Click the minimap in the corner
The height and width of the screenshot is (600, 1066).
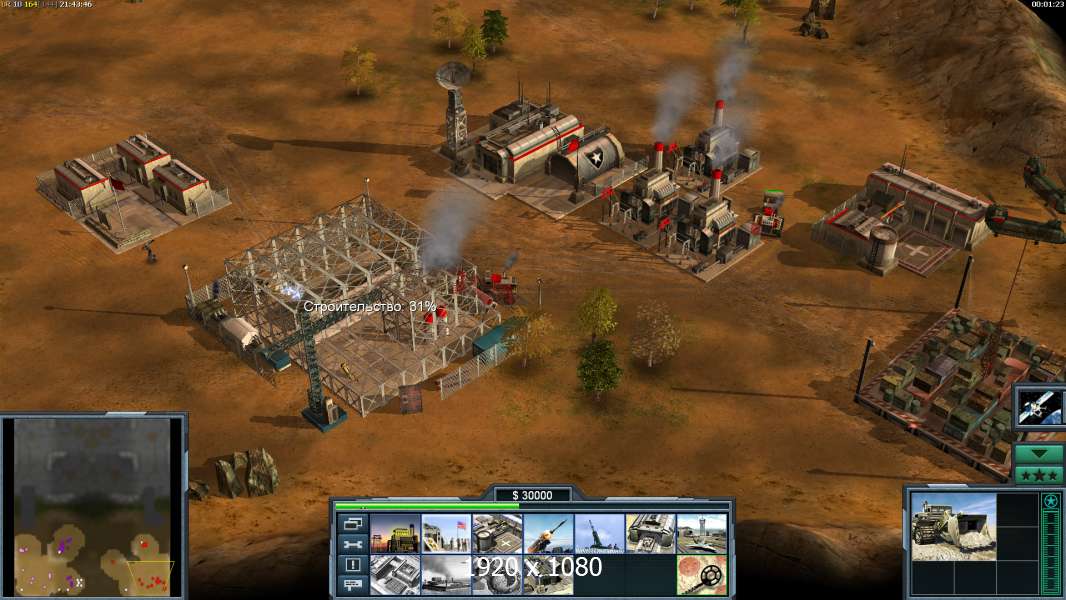93,507
